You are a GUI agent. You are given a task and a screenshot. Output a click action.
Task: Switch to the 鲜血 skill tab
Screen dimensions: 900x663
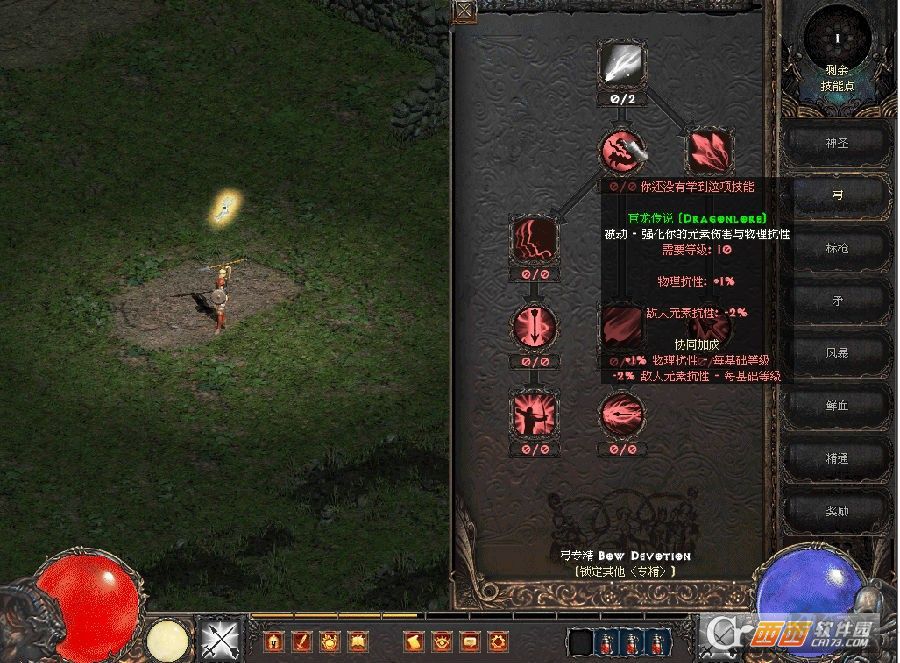(836, 405)
